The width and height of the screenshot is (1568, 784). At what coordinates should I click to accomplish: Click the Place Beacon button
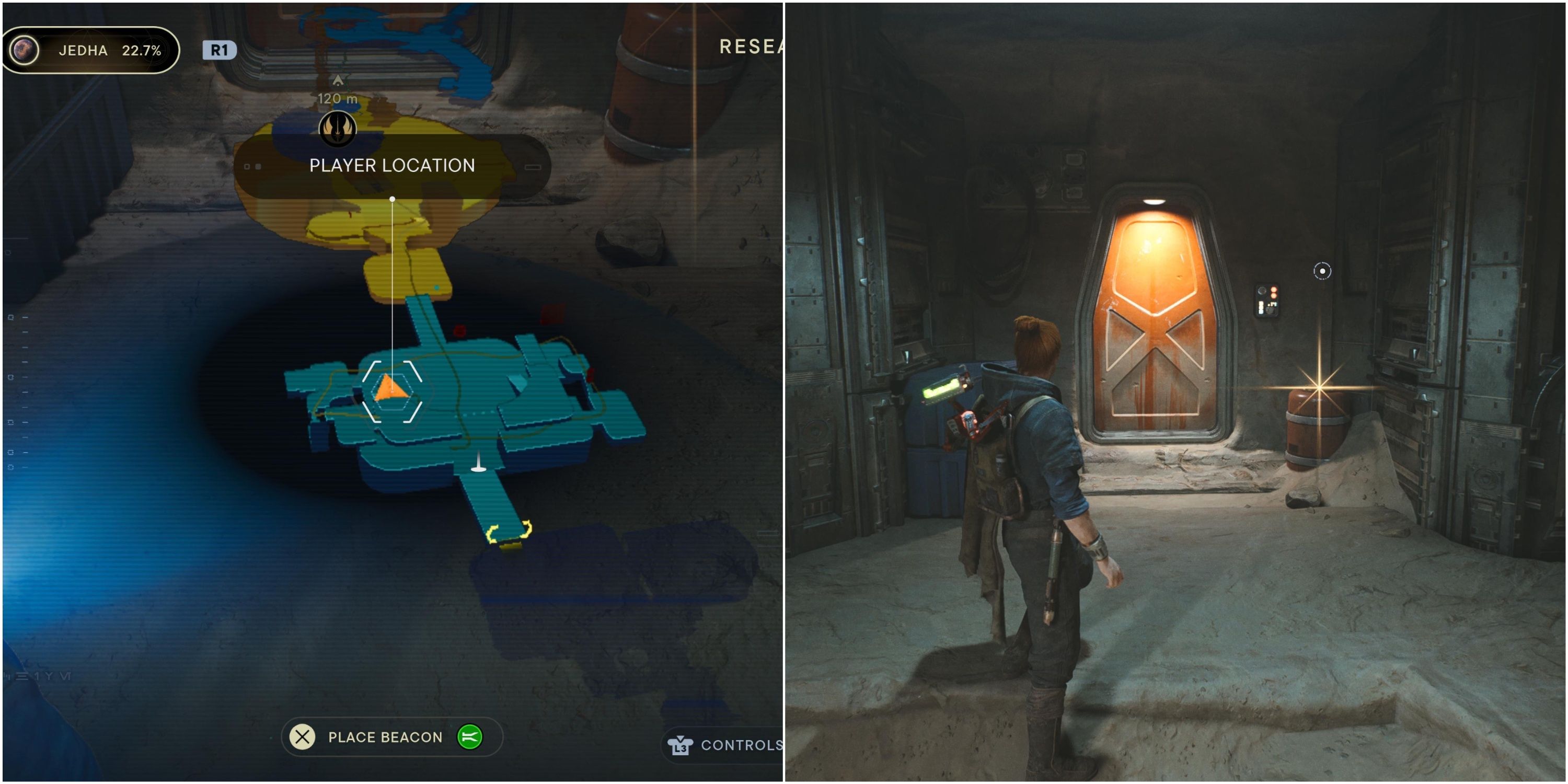point(385,736)
